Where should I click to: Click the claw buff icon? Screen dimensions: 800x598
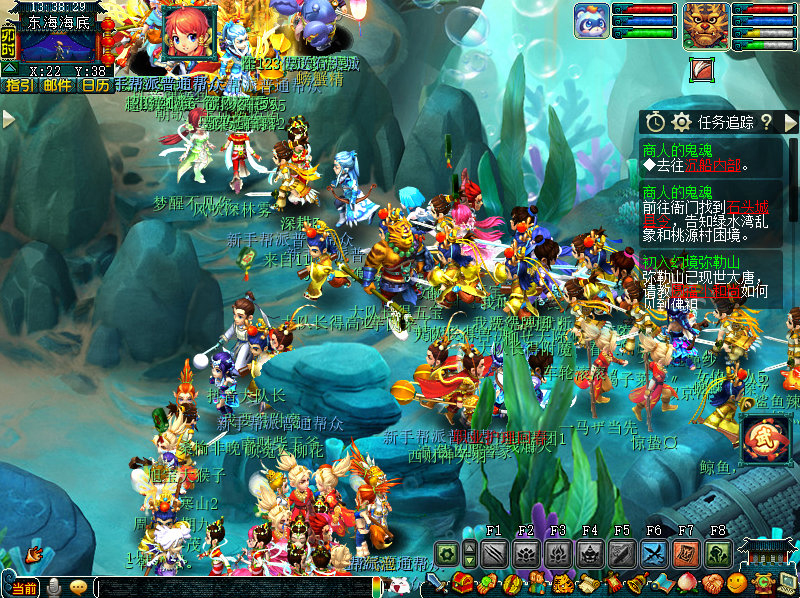pos(703,70)
